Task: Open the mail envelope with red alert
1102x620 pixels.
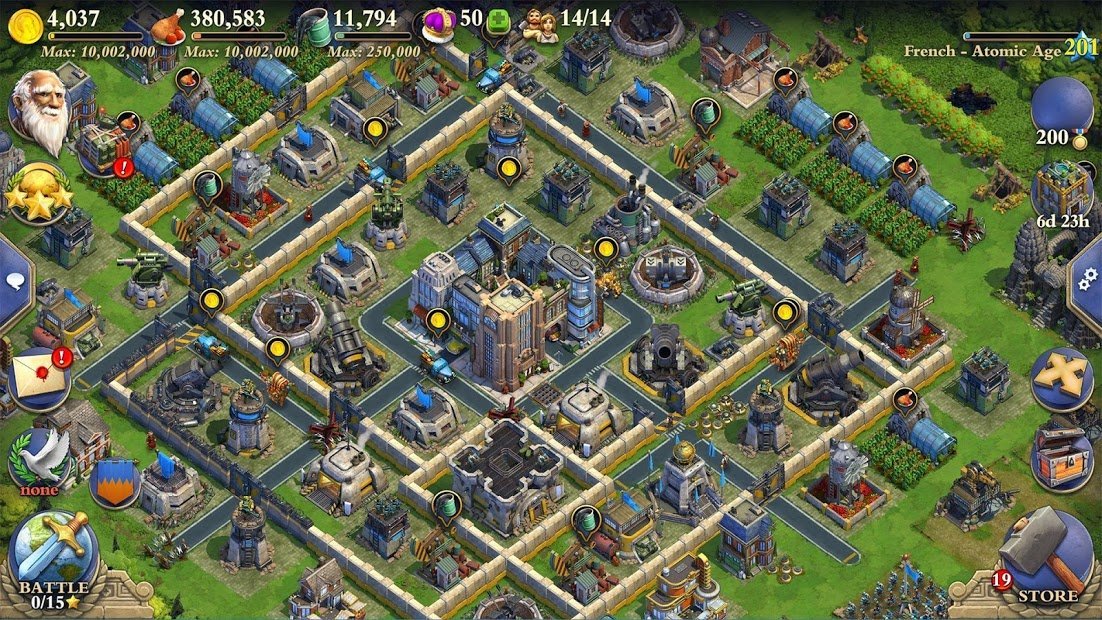Action: (39, 376)
